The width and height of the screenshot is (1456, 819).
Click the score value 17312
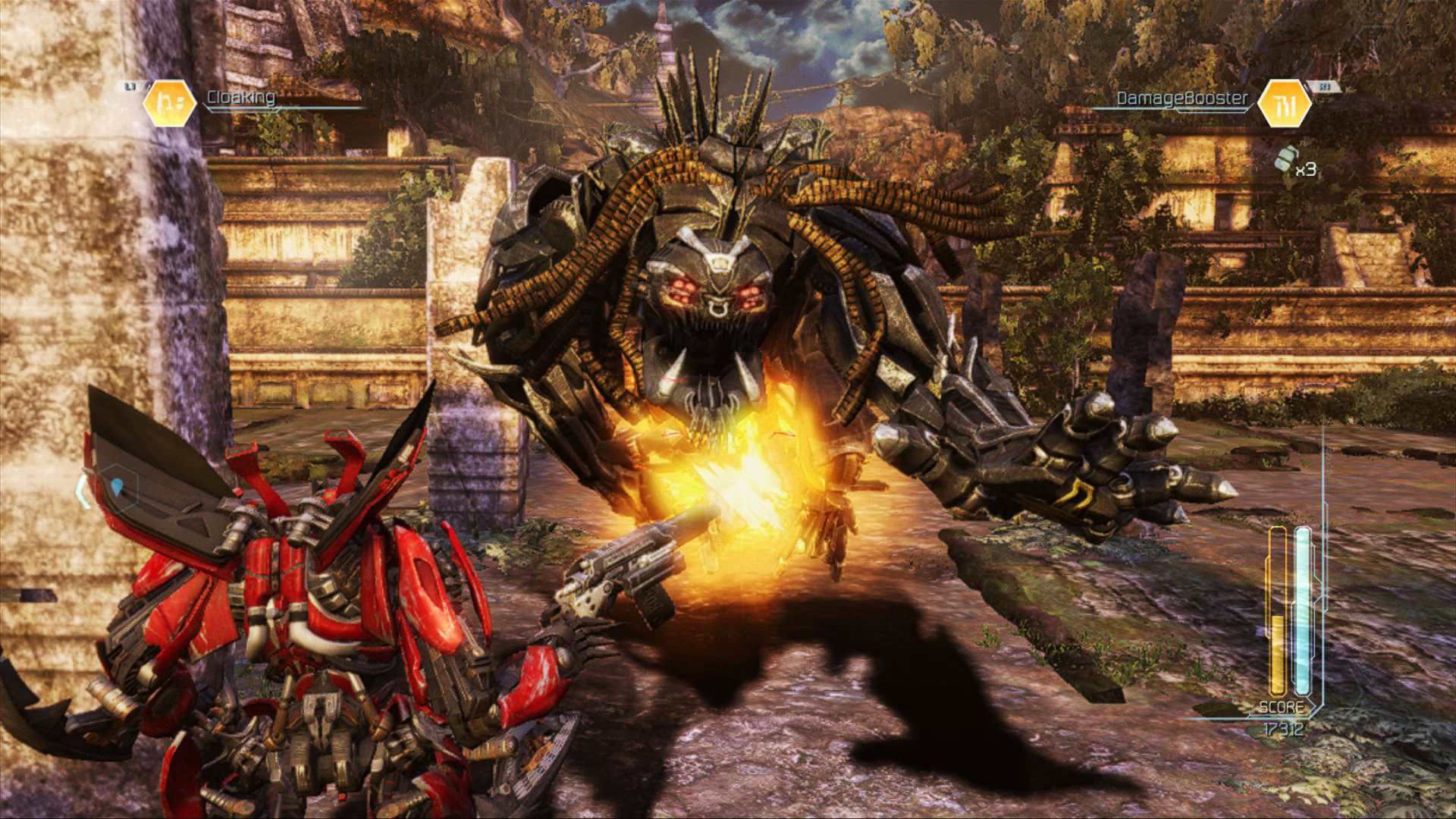point(1283,728)
